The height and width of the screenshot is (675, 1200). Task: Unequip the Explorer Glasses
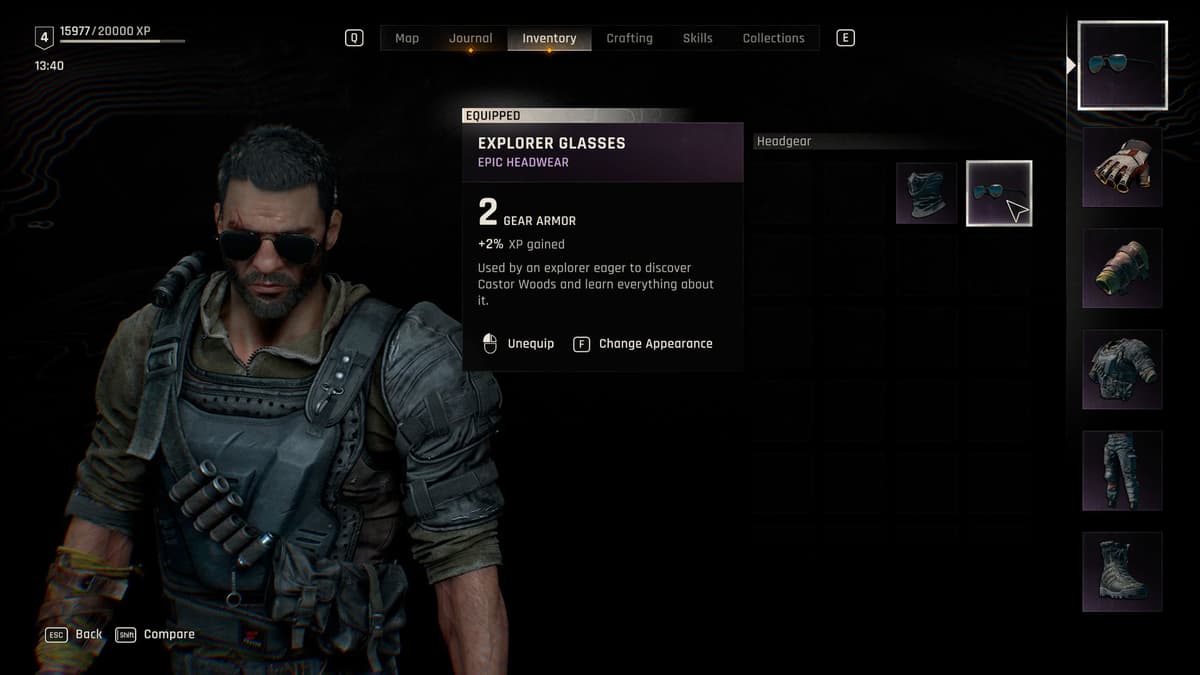click(x=529, y=344)
